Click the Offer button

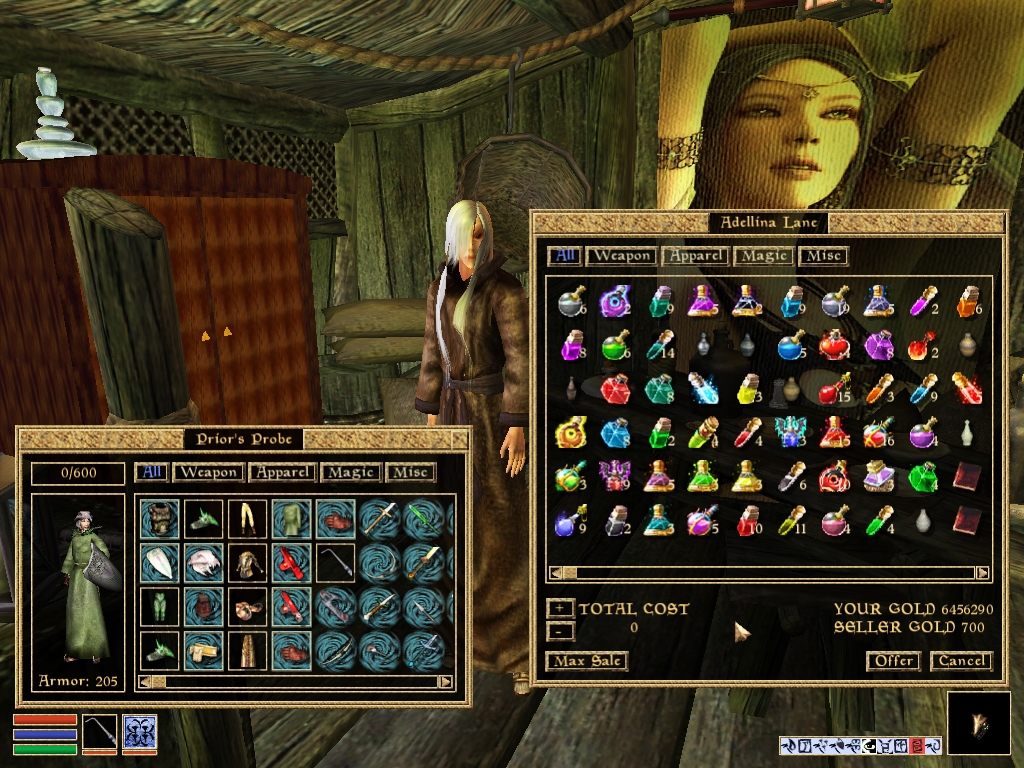[x=893, y=661]
